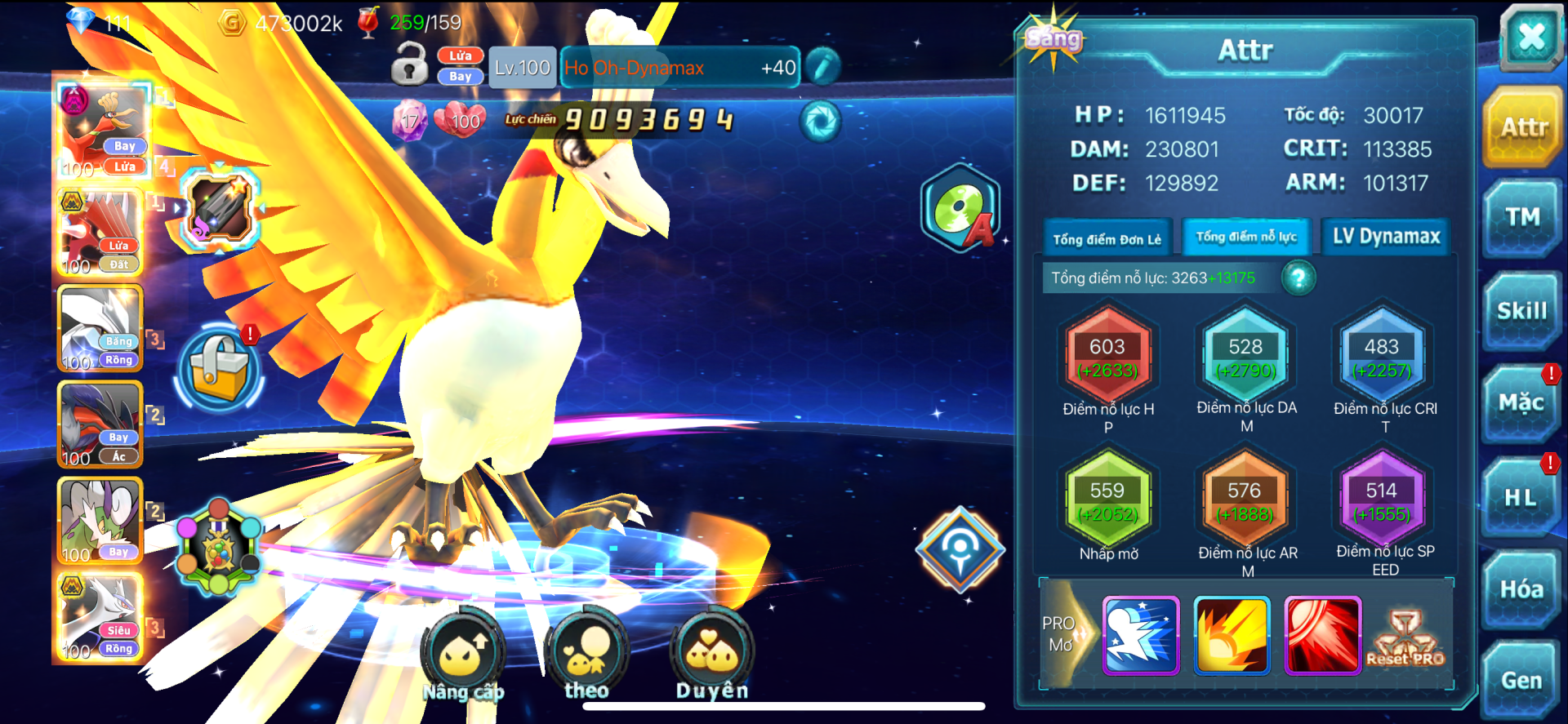Toggle the padlock lock icon
The height and width of the screenshot is (724, 1568).
(x=409, y=64)
